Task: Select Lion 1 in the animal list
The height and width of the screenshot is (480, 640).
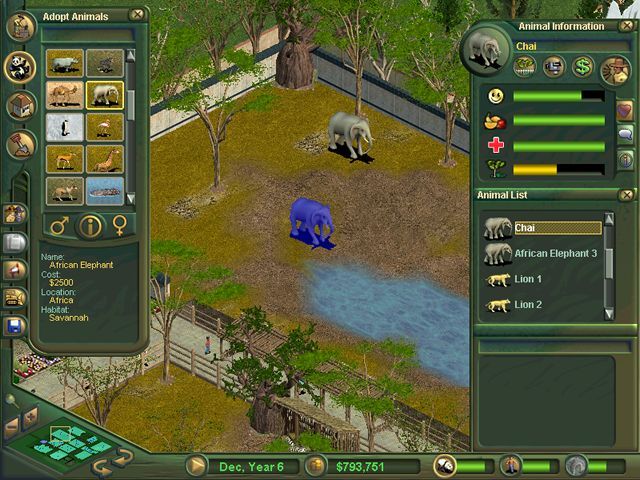Action: [527, 279]
